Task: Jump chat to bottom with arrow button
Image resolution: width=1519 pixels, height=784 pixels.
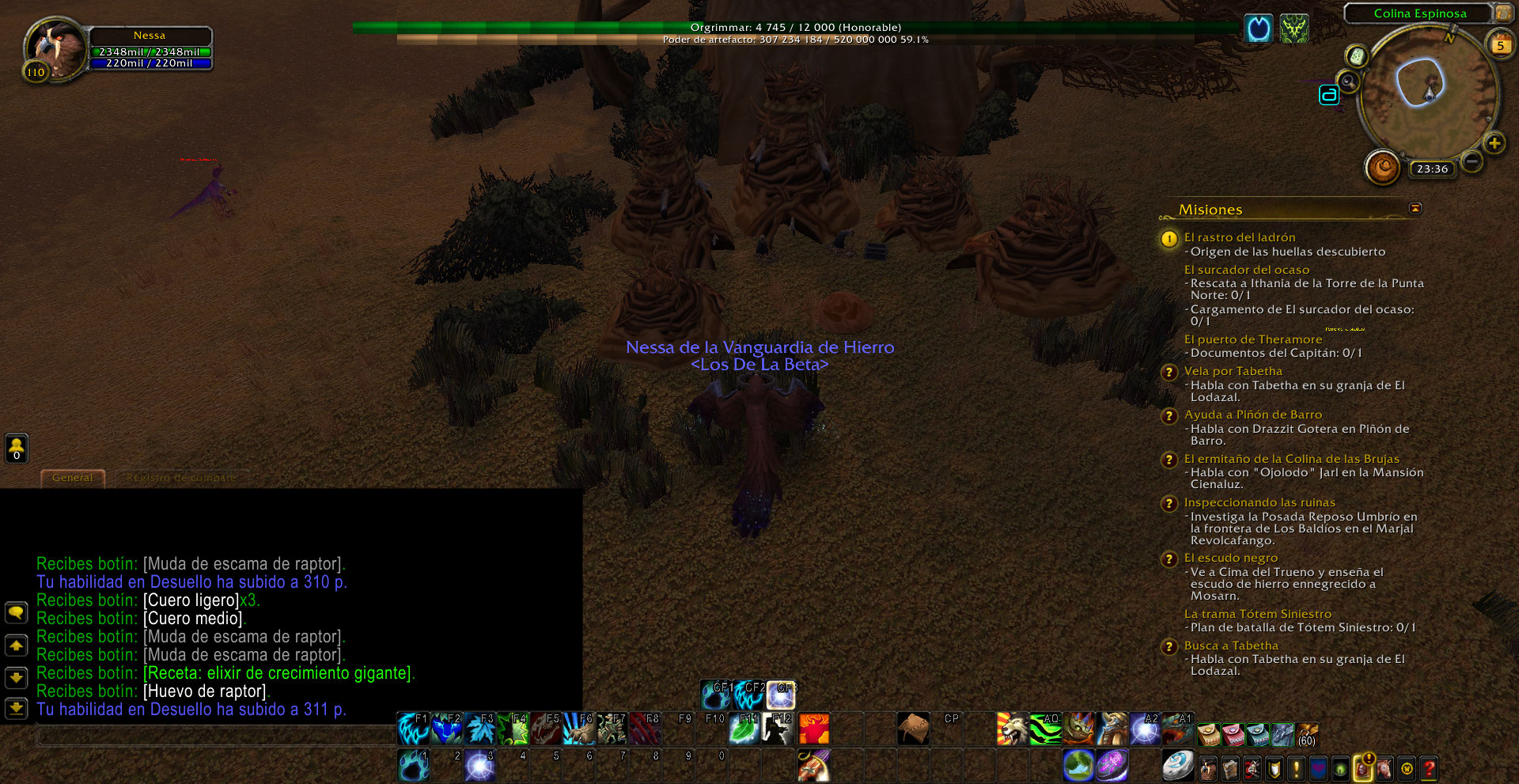Action: (x=17, y=708)
